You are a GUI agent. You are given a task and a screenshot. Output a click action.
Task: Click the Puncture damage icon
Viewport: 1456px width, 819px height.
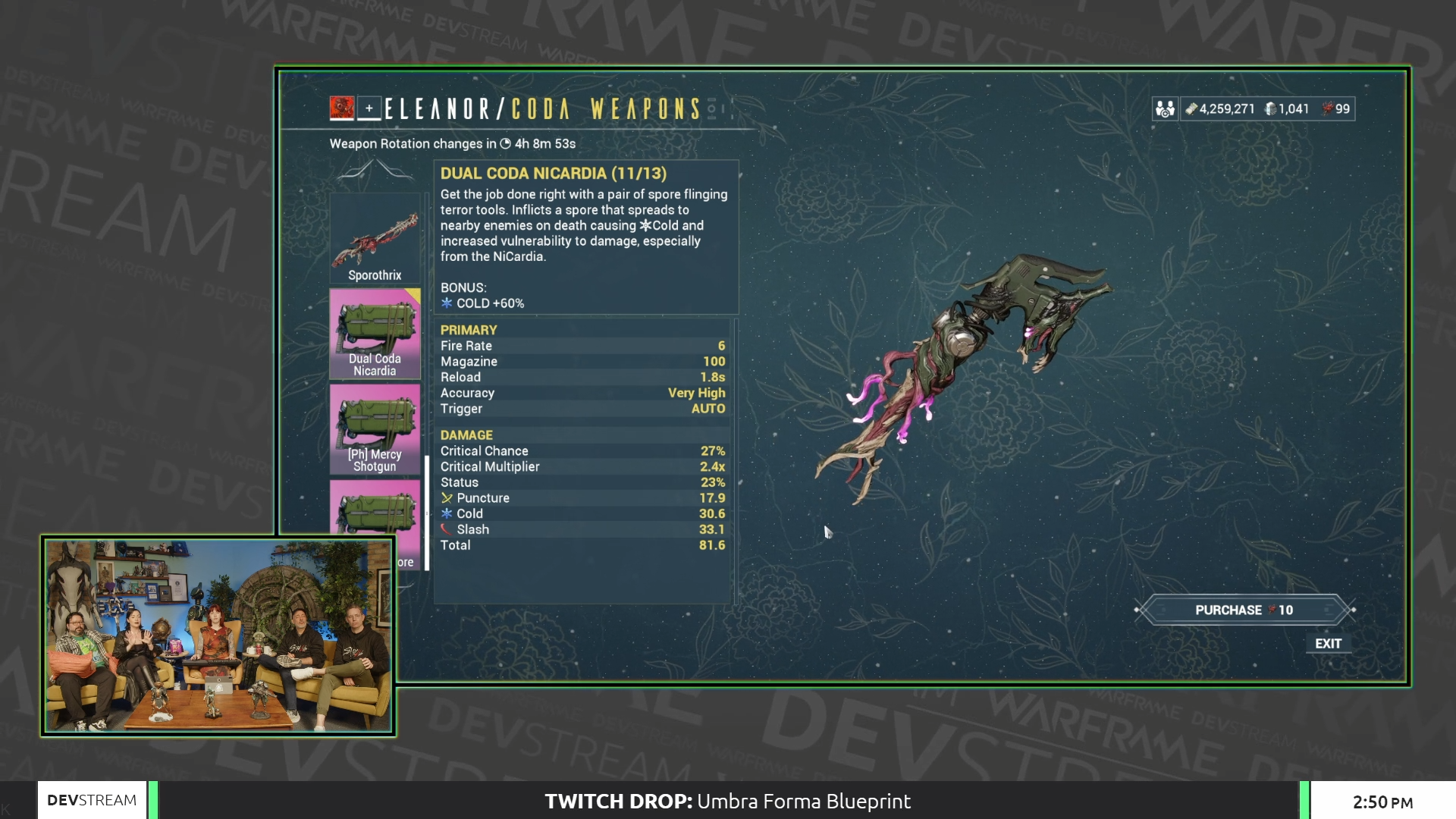(x=447, y=498)
